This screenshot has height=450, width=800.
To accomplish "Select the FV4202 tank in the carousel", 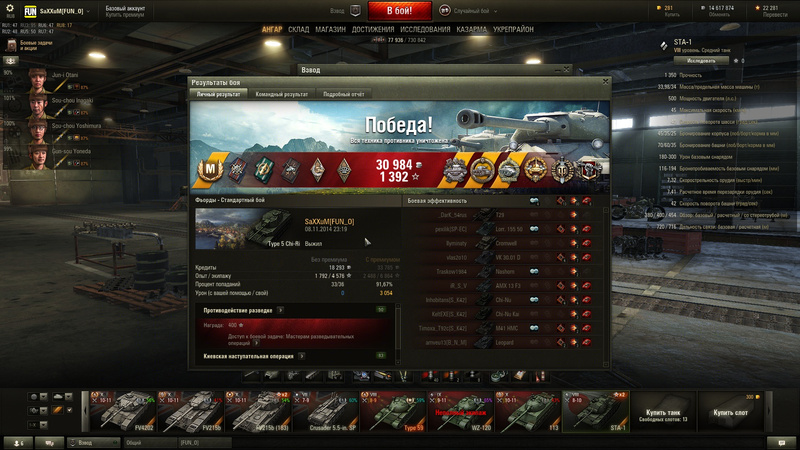I will tap(122, 411).
